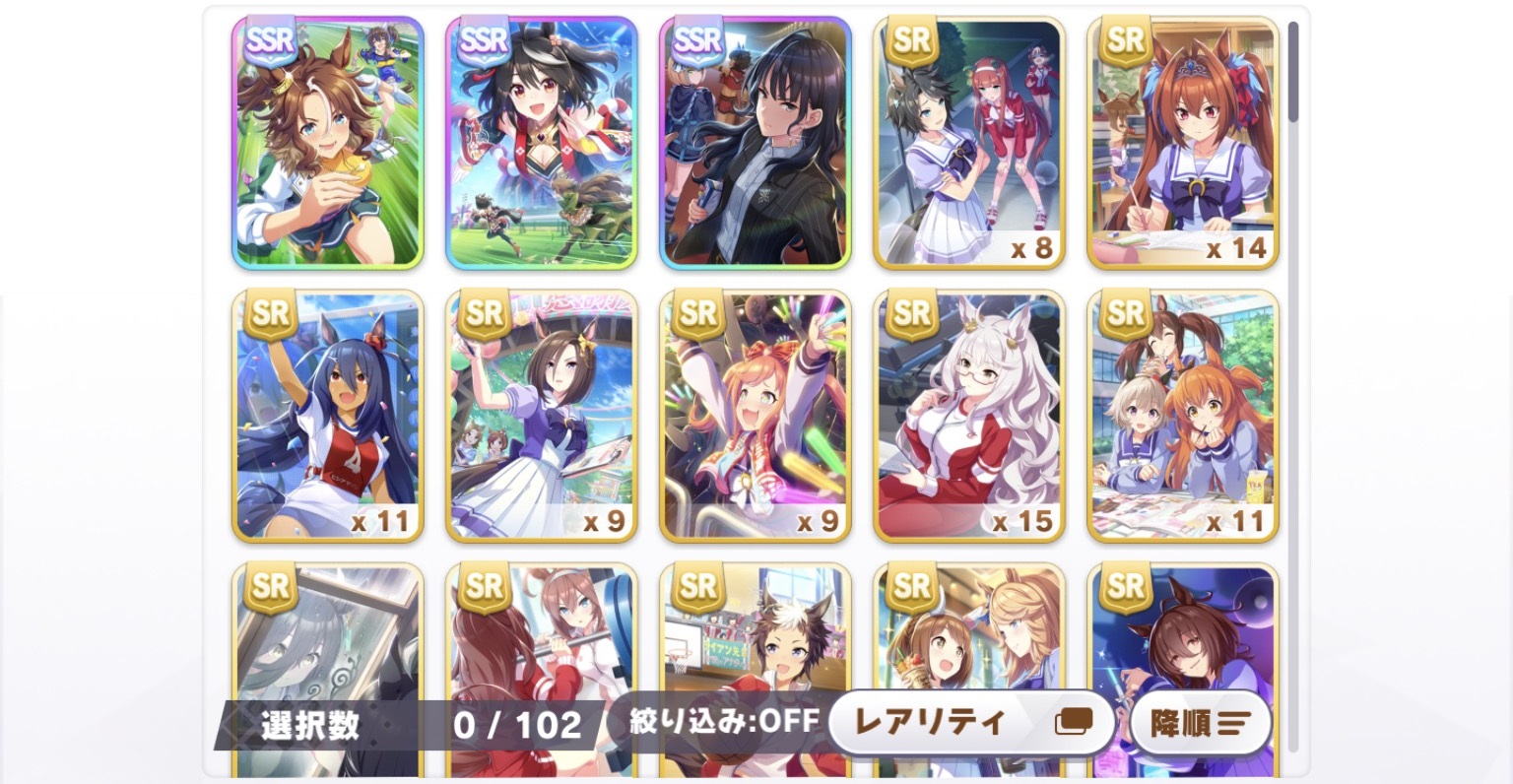The image size is (1513, 784).
Task: Select the x11 card with the blue-haired girl
Action: [327, 416]
